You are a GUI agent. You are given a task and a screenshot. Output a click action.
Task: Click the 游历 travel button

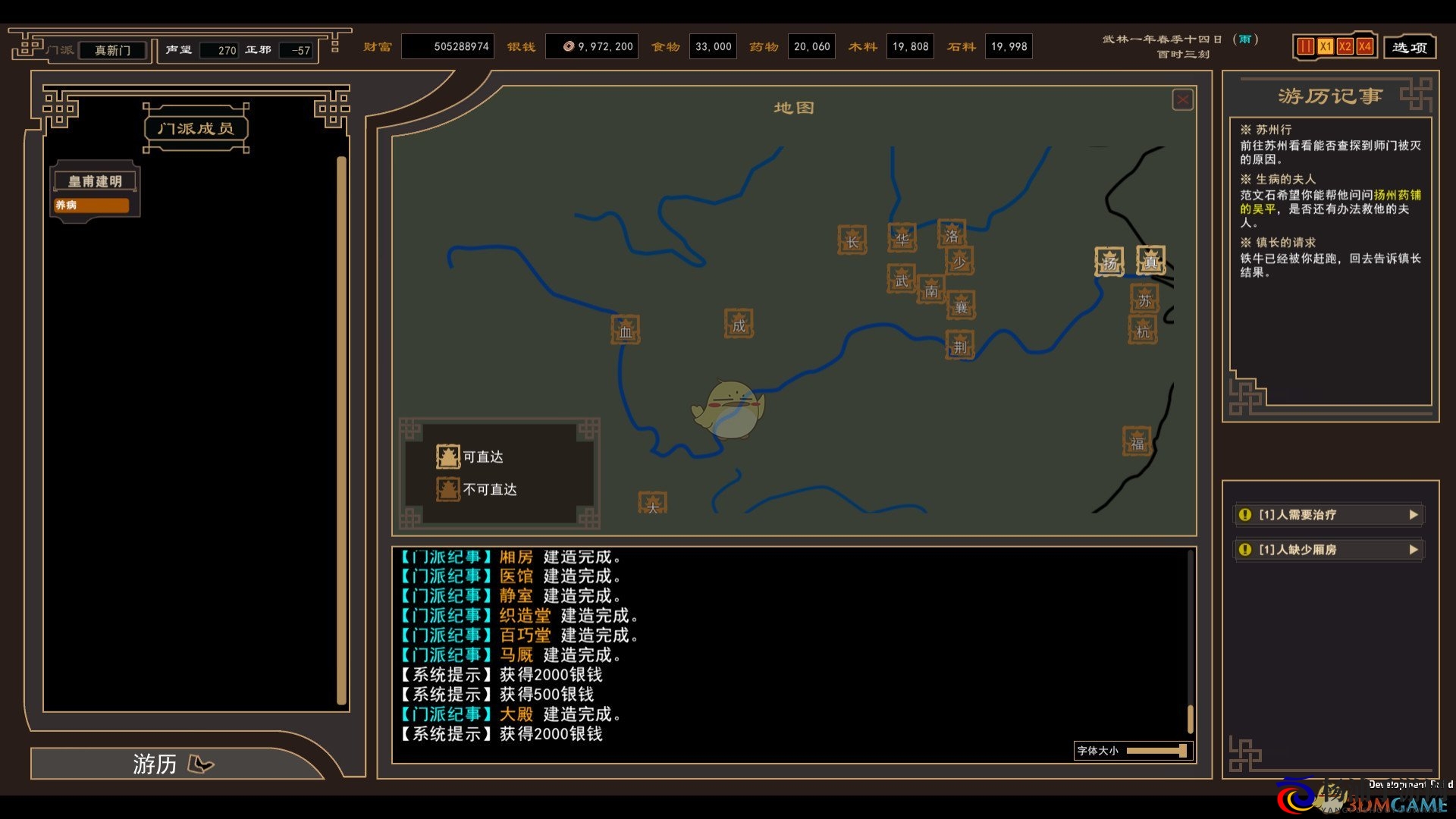pos(173,763)
